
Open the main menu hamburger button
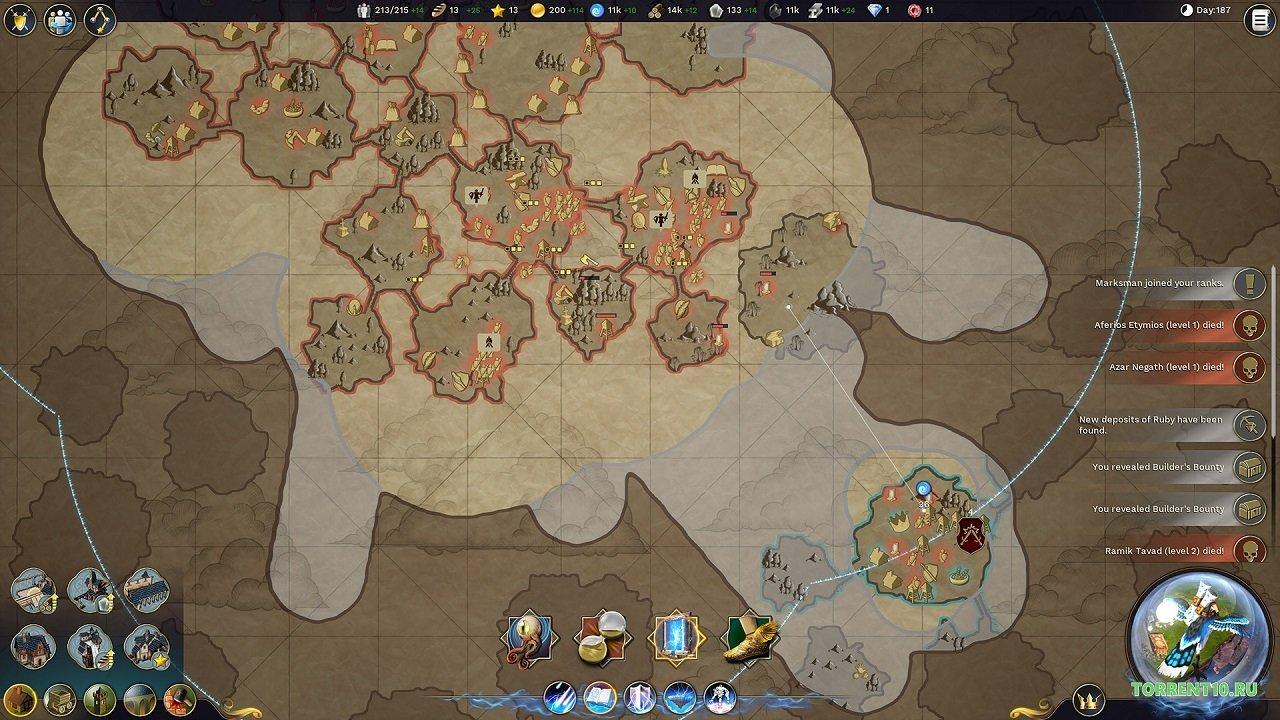(x=1258, y=20)
